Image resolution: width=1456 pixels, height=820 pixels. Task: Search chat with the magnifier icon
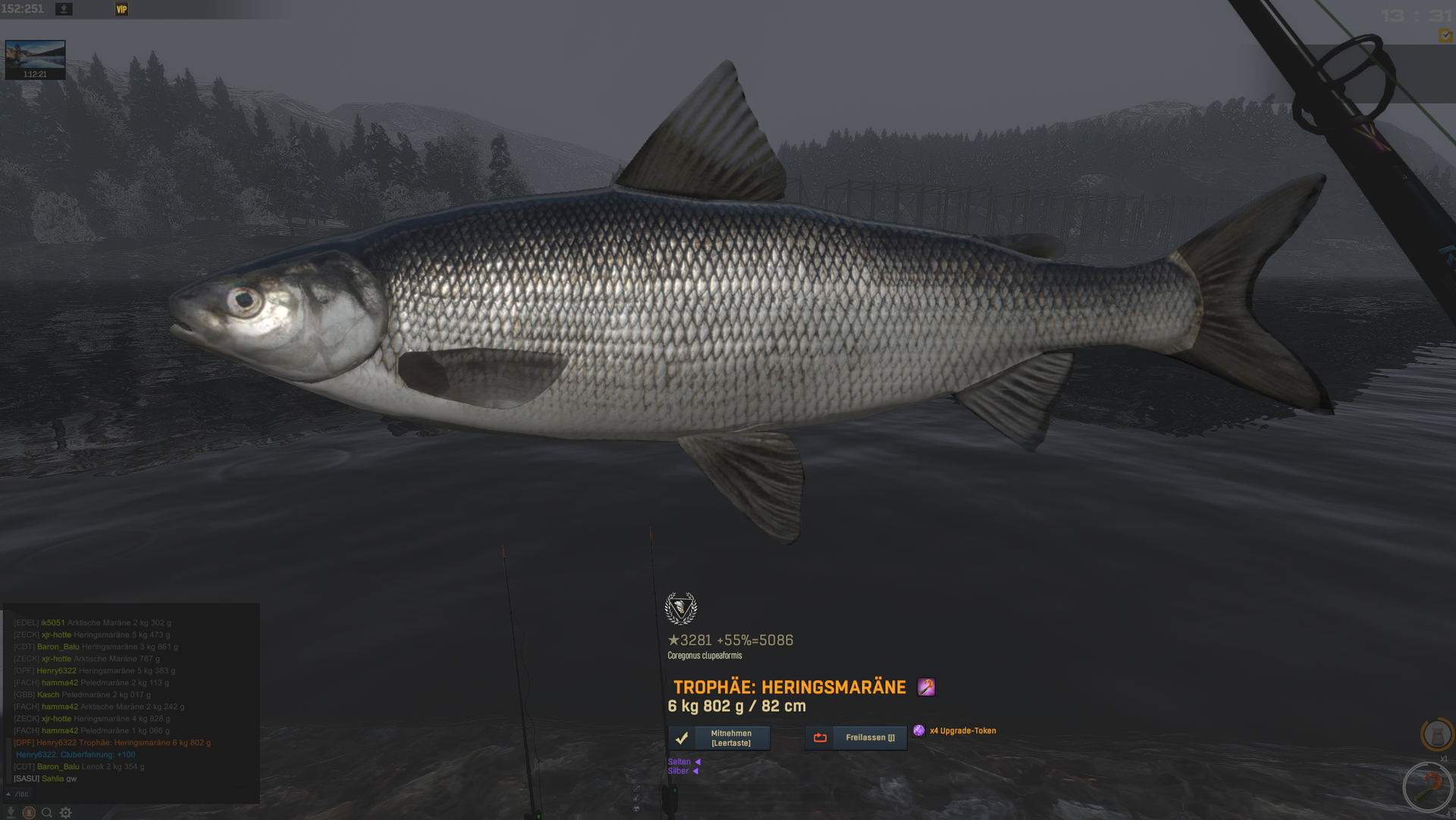point(47,812)
